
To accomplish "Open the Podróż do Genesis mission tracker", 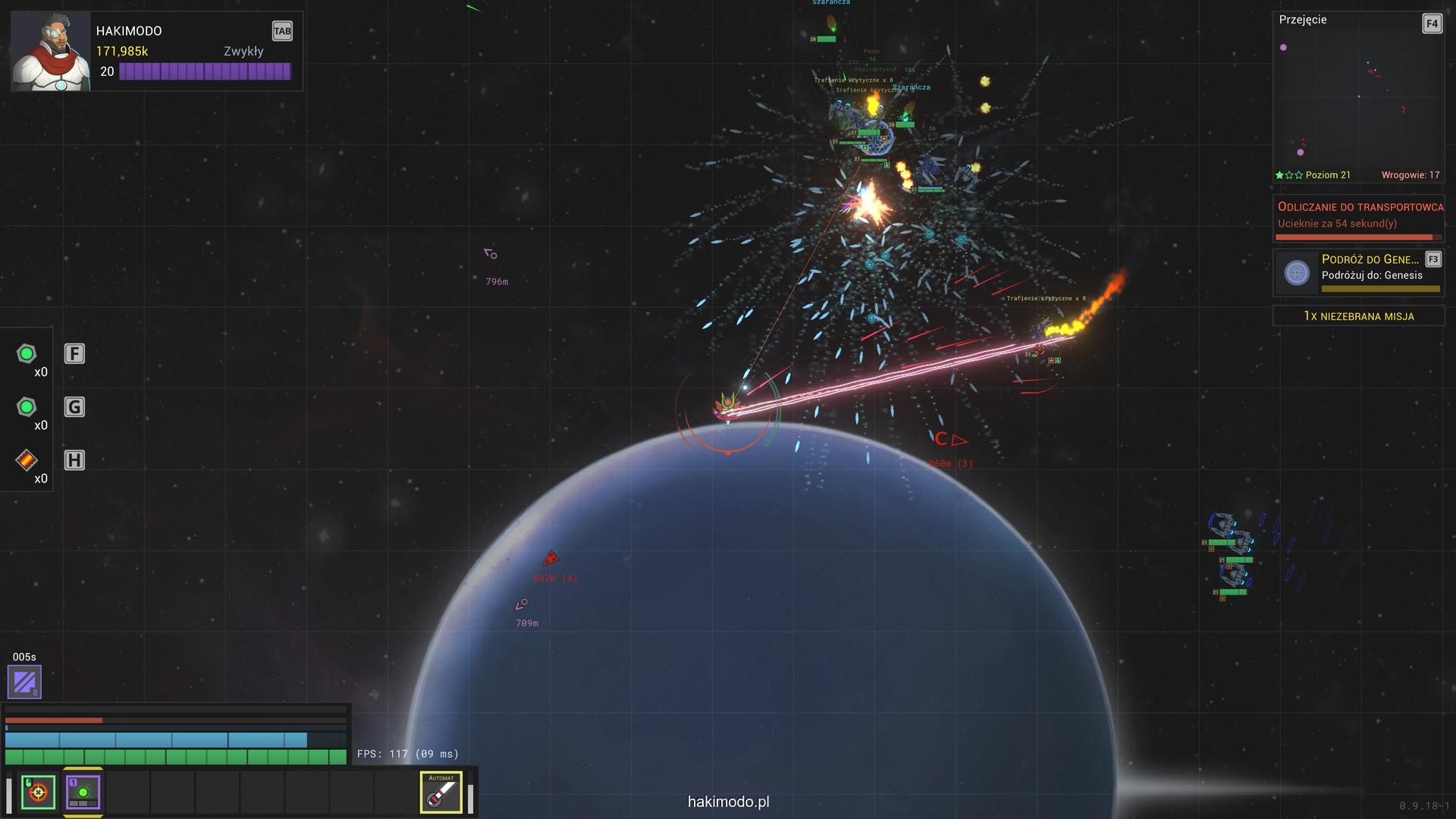I will [1358, 273].
